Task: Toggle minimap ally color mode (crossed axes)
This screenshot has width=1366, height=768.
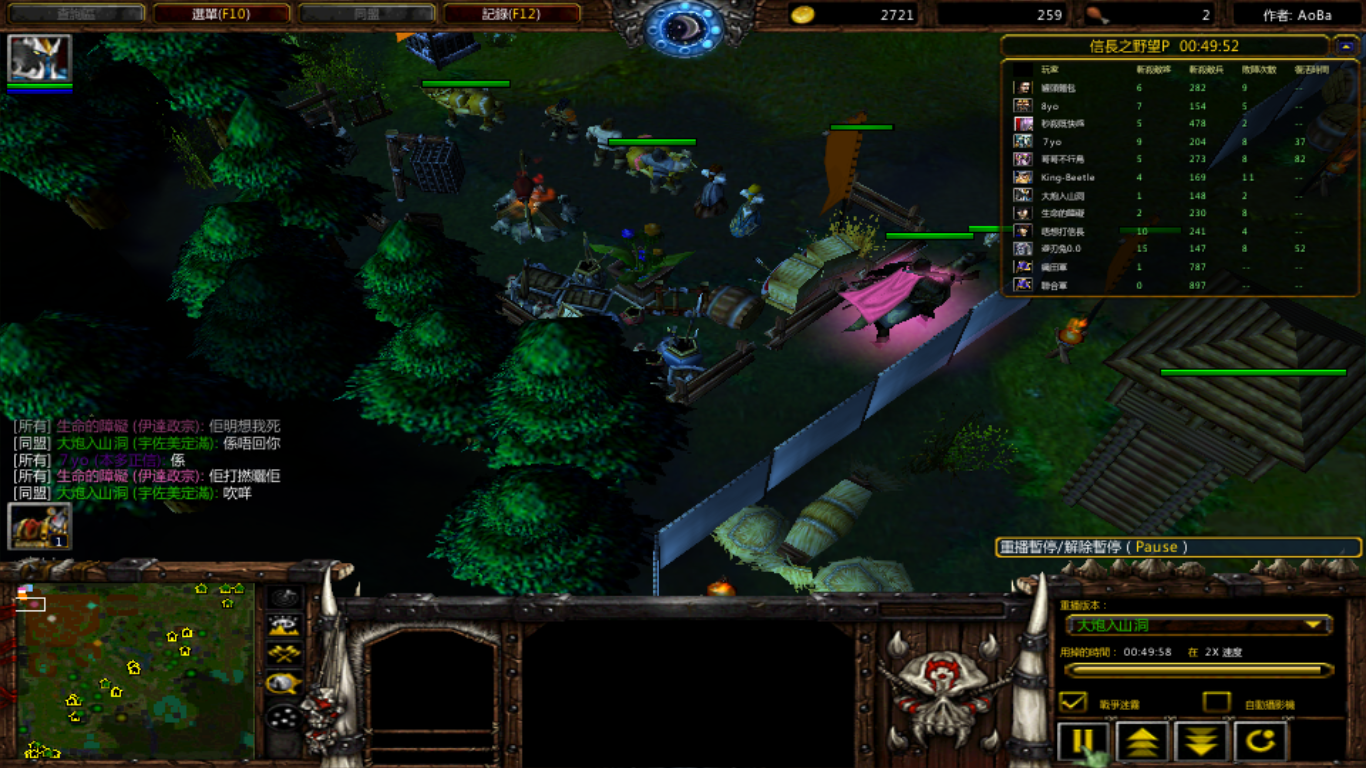Action: [285, 655]
